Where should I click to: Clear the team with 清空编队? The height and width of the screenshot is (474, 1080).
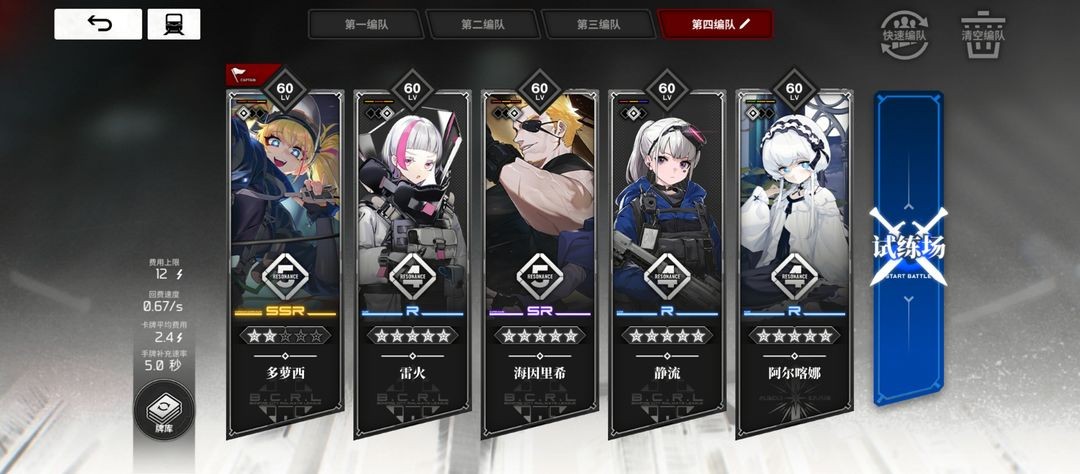click(x=982, y=31)
